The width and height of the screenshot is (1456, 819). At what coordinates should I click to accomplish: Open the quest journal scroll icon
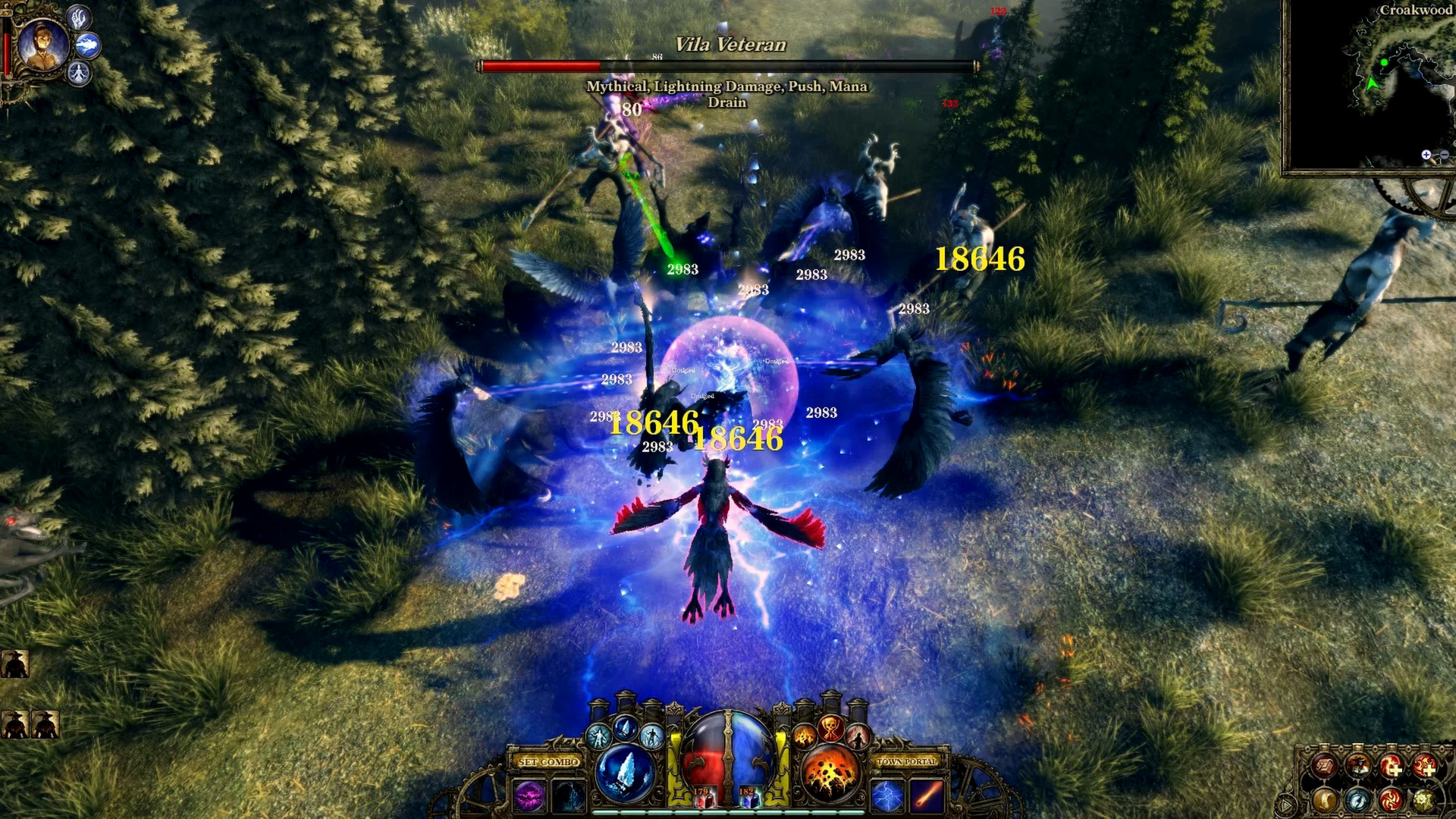point(1325,765)
